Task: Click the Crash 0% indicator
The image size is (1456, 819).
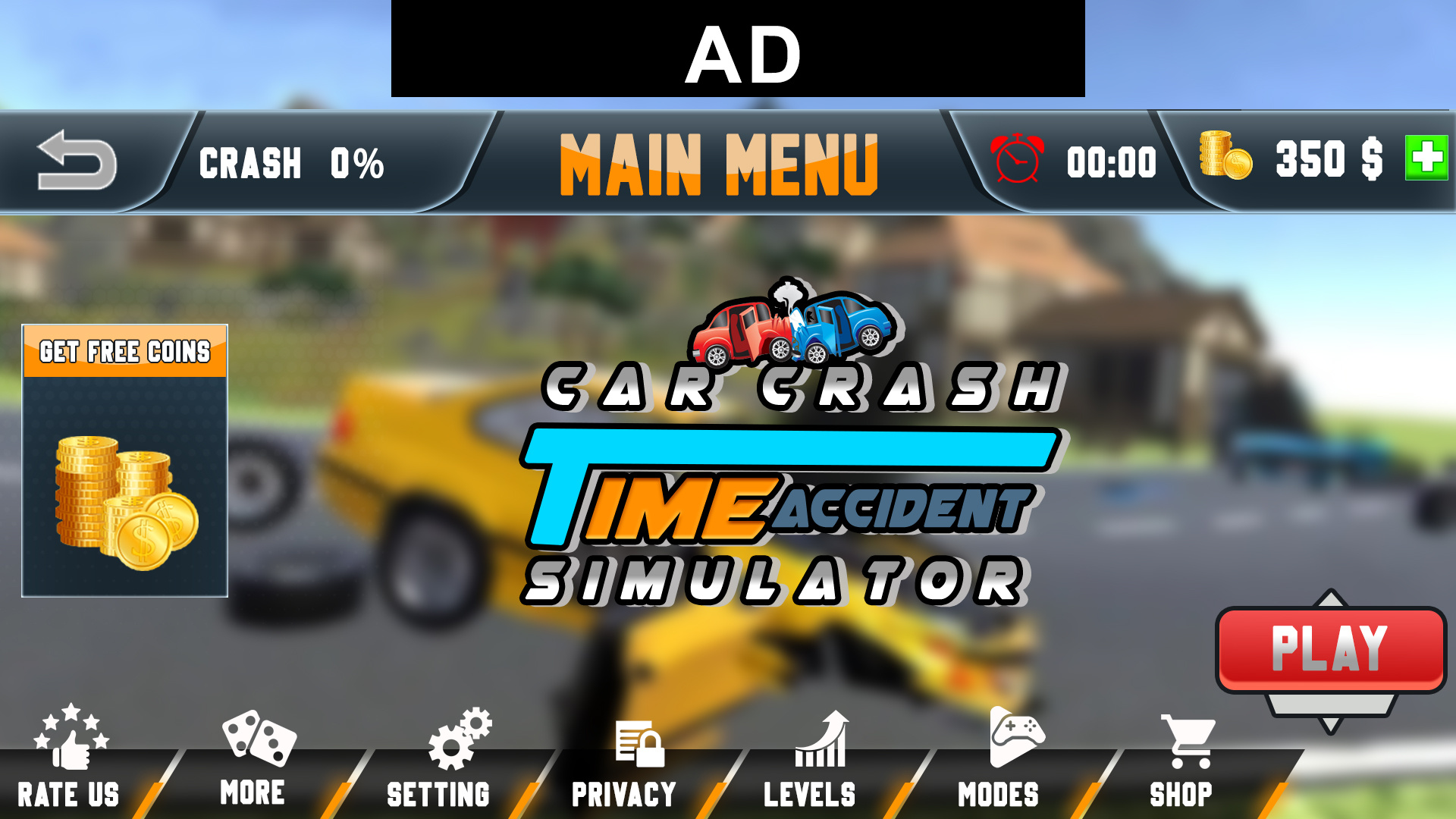Action: click(292, 163)
